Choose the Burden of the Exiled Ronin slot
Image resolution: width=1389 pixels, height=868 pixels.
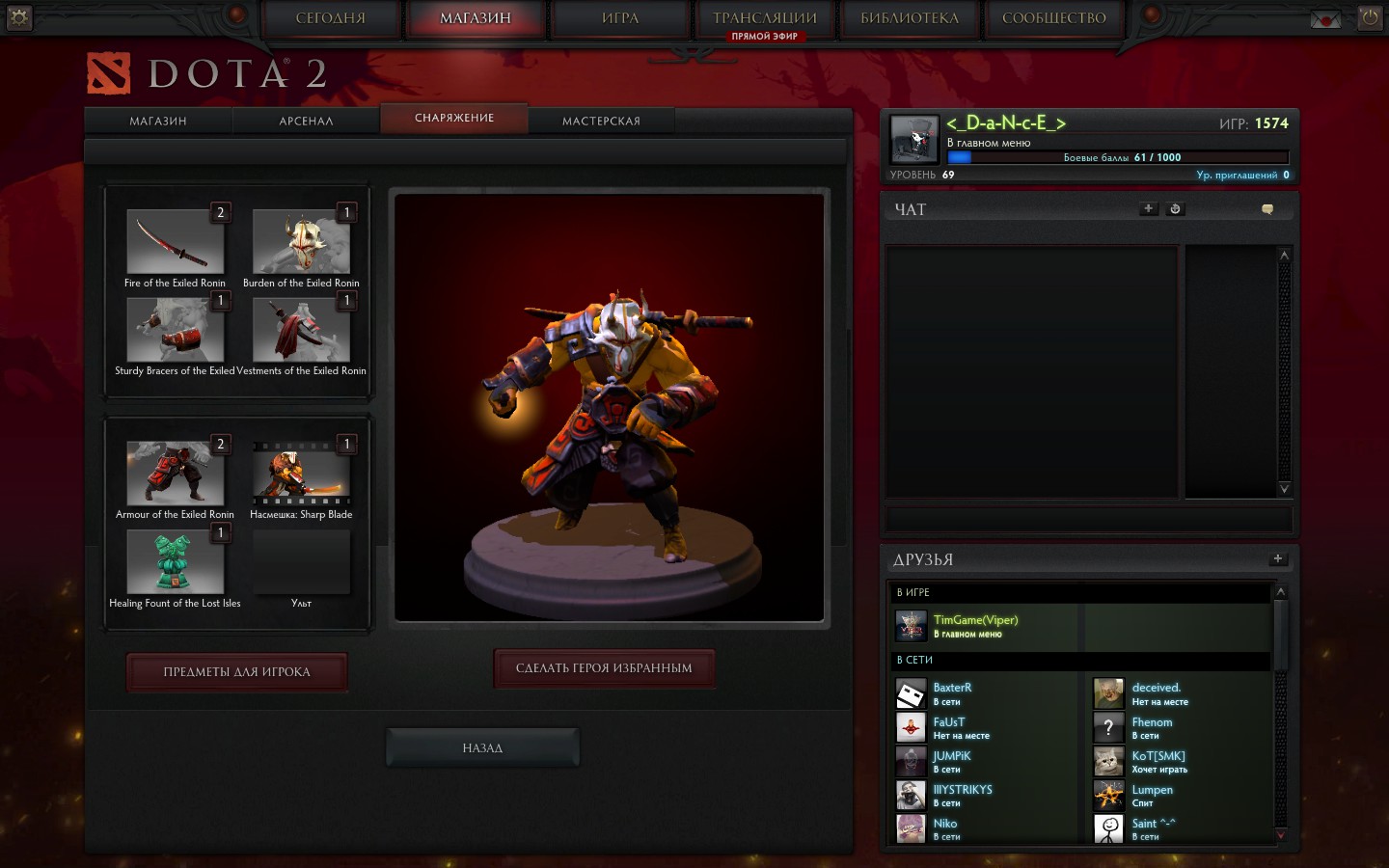[301, 242]
